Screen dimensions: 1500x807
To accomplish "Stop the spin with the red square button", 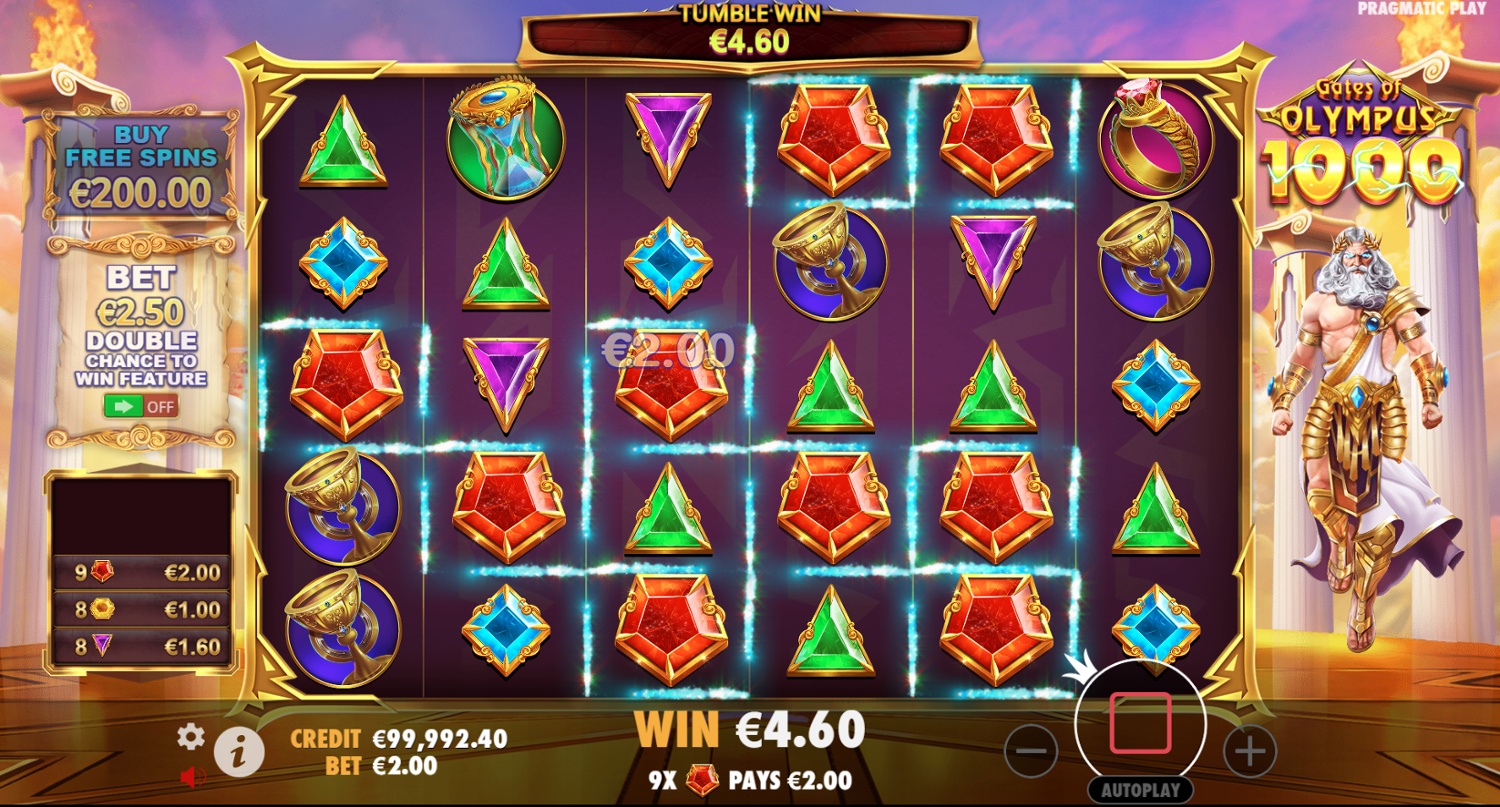I will (1139, 723).
